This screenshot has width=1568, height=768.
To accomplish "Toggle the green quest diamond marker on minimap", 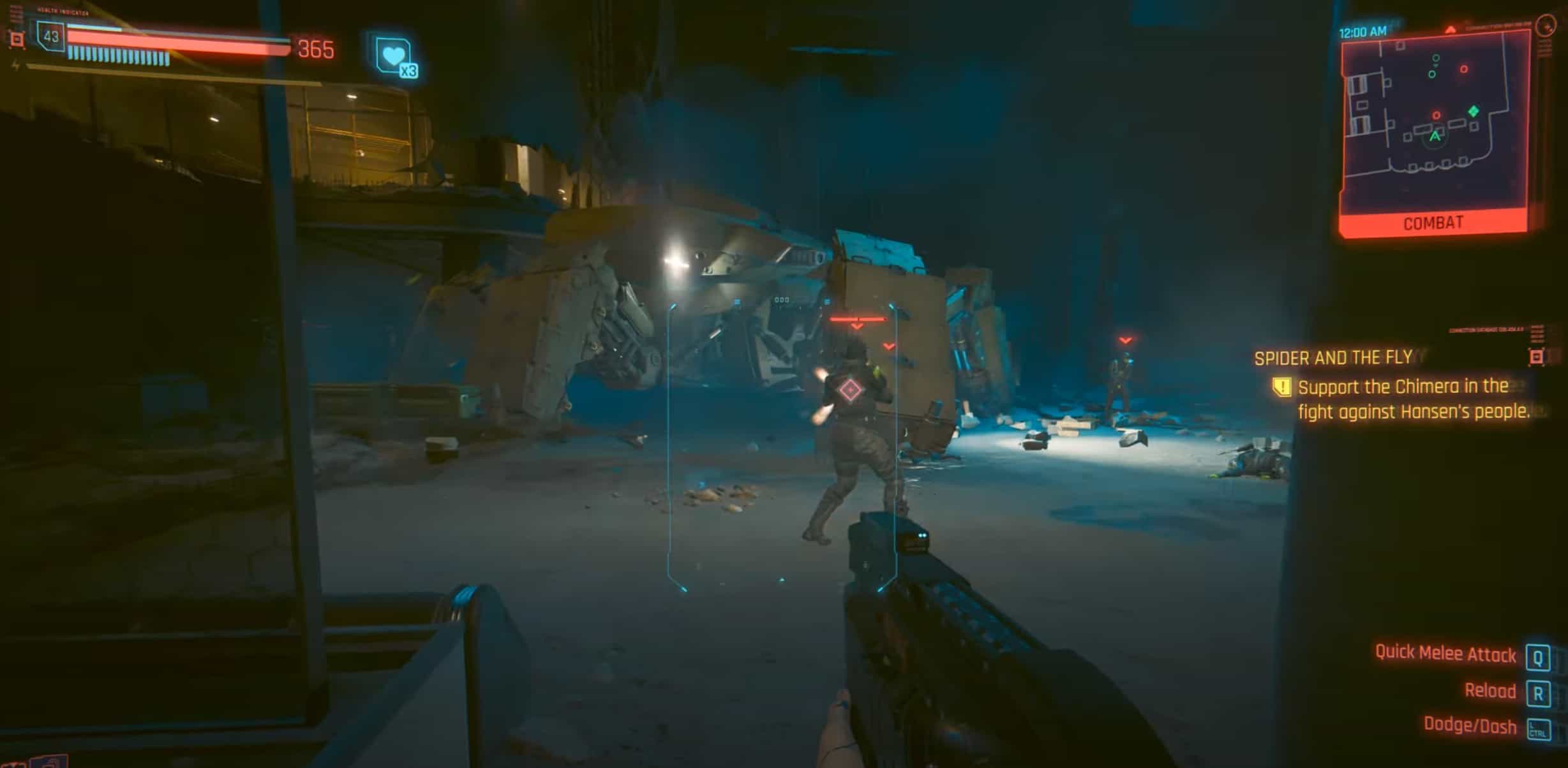I will (1473, 112).
